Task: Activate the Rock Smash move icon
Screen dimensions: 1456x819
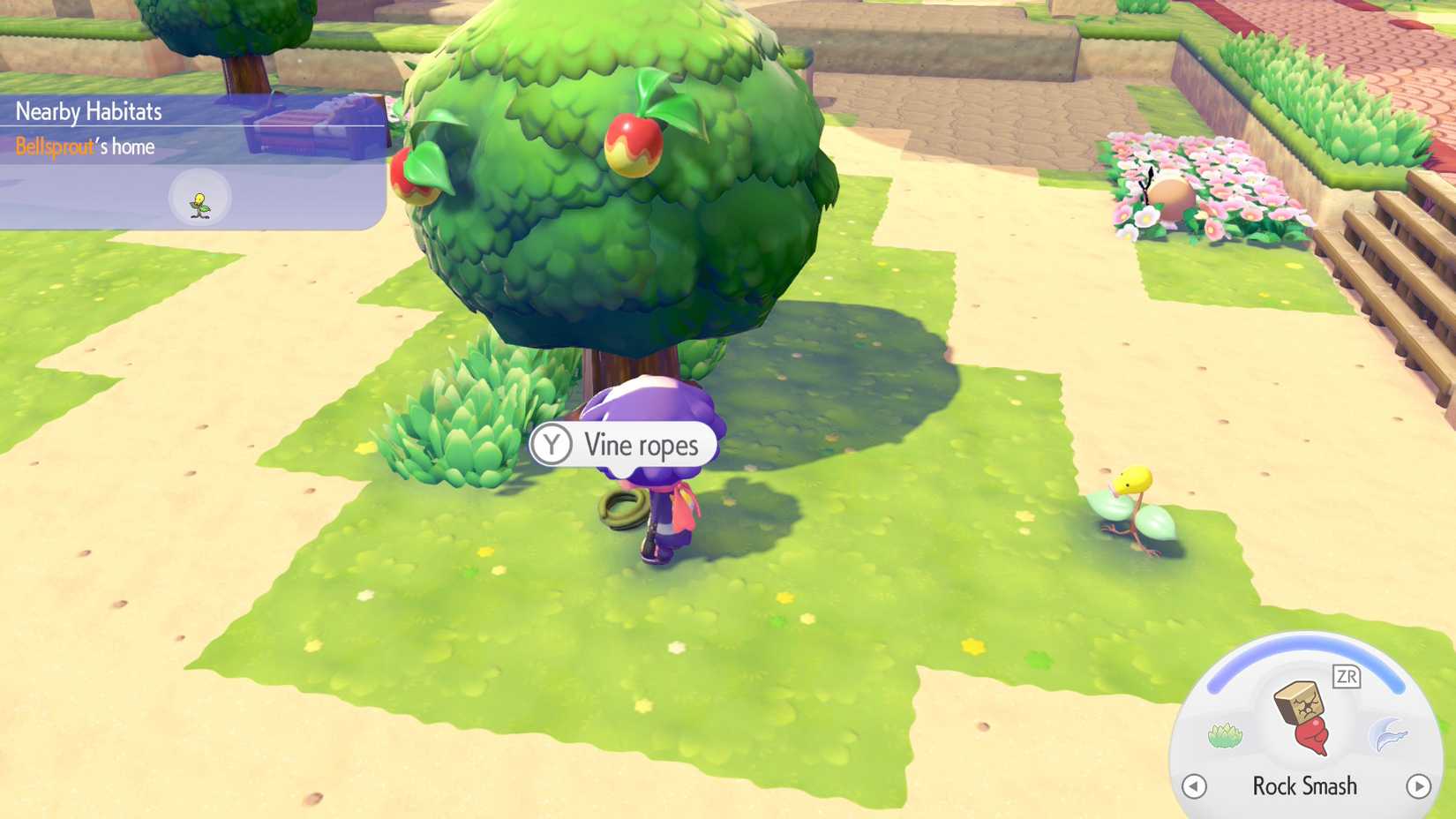Action: [1302, 718]
